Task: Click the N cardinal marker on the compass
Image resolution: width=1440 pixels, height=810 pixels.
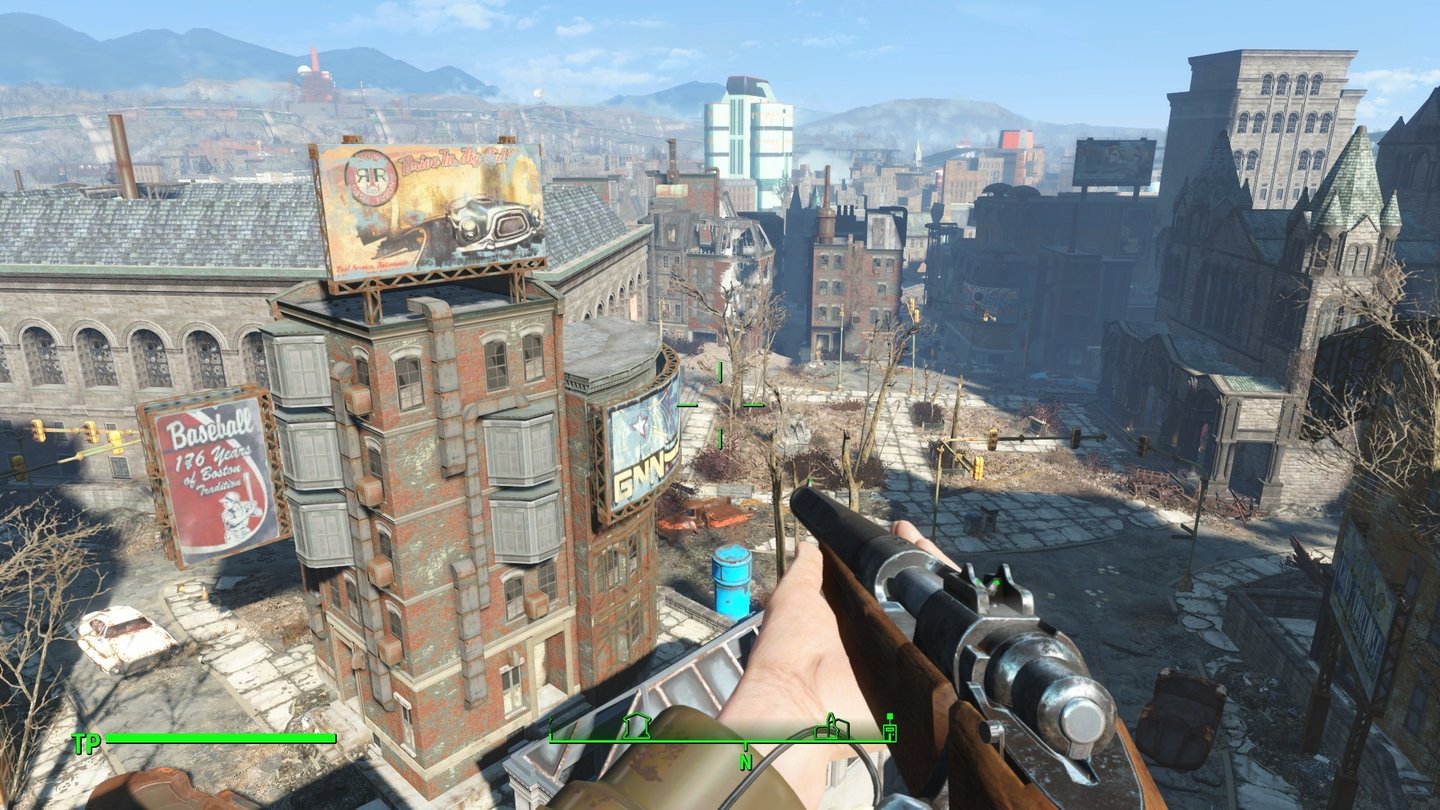Action: (x=746, y=760)
